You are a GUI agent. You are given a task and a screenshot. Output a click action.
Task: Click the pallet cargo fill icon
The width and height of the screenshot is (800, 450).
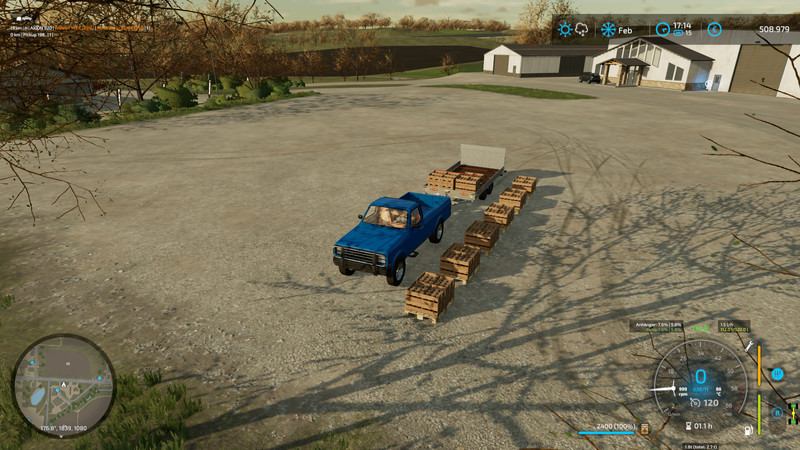pyautogui.click(x=644, y=429)
